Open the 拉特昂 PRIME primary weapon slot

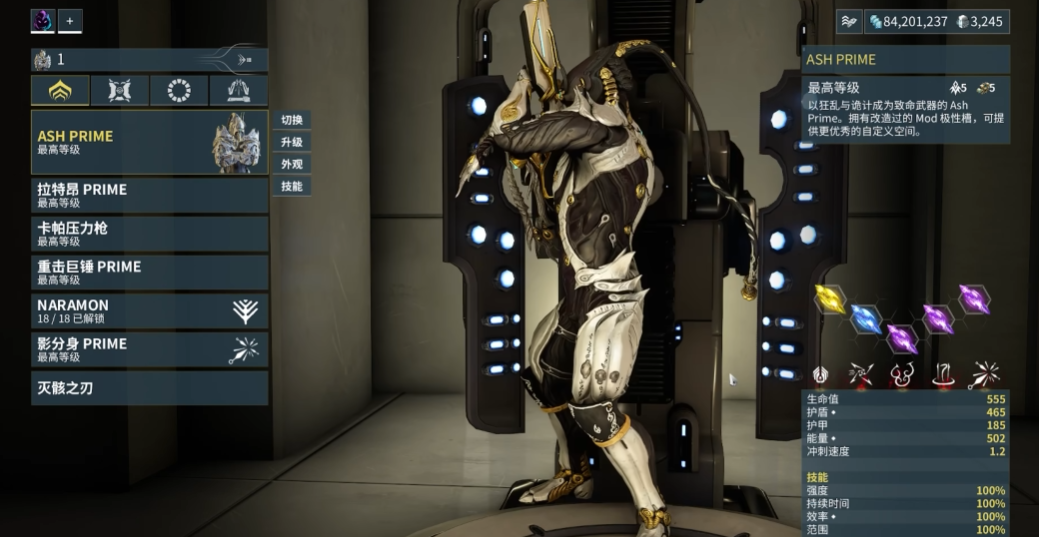(x=149, y=194)
